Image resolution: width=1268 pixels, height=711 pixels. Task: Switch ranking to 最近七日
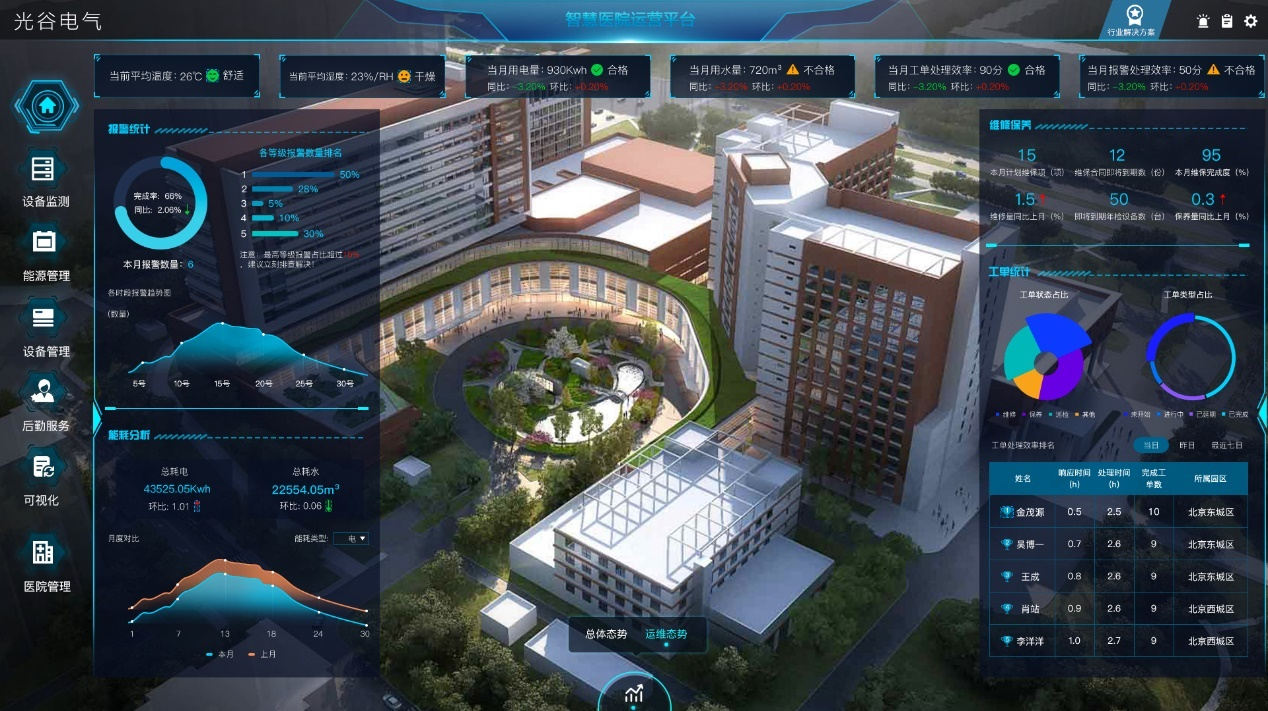click(x=1227, y=444)
